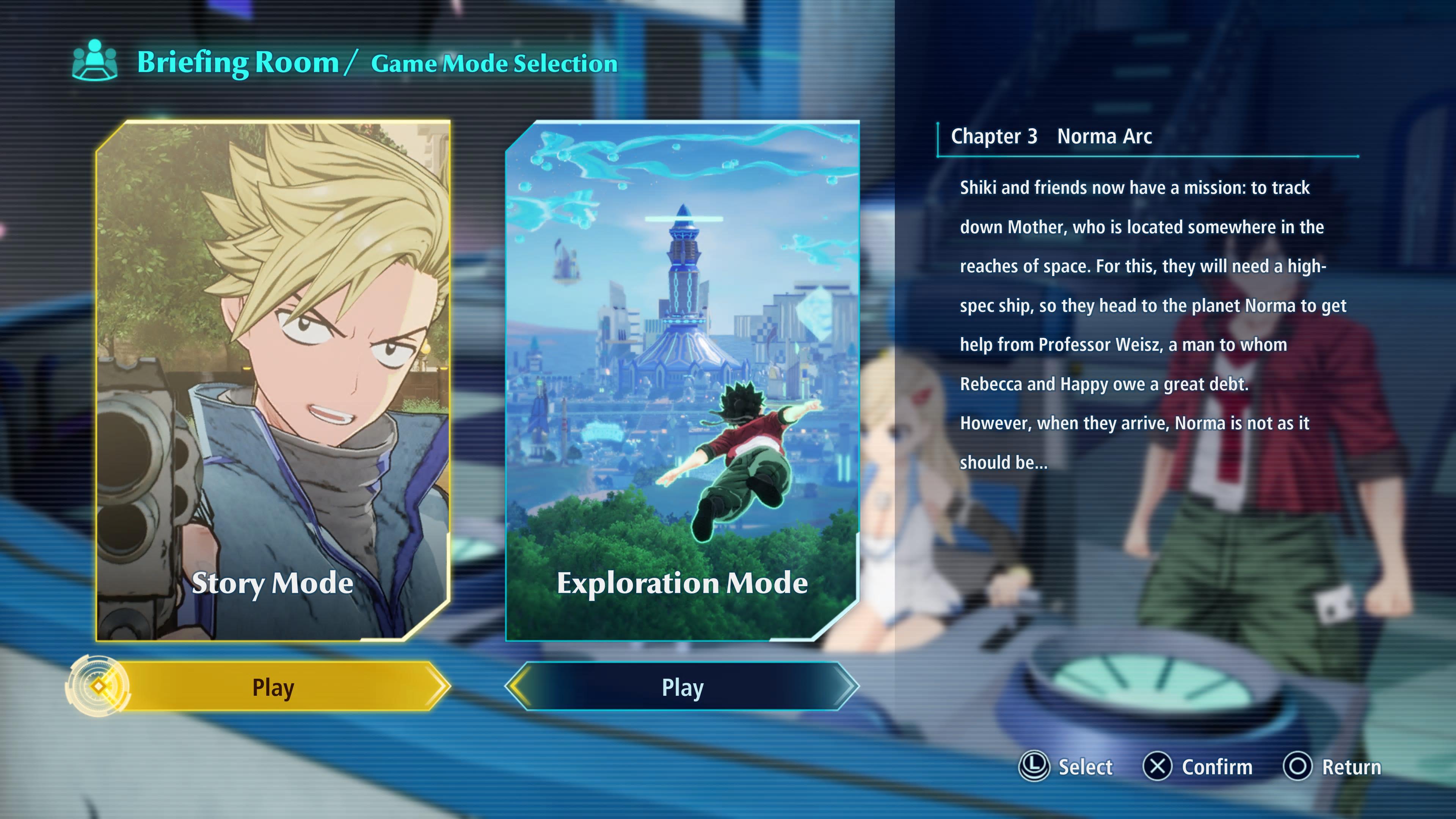
Task: Choose the Exploration Mode card
Action: [x=682, y=380]
